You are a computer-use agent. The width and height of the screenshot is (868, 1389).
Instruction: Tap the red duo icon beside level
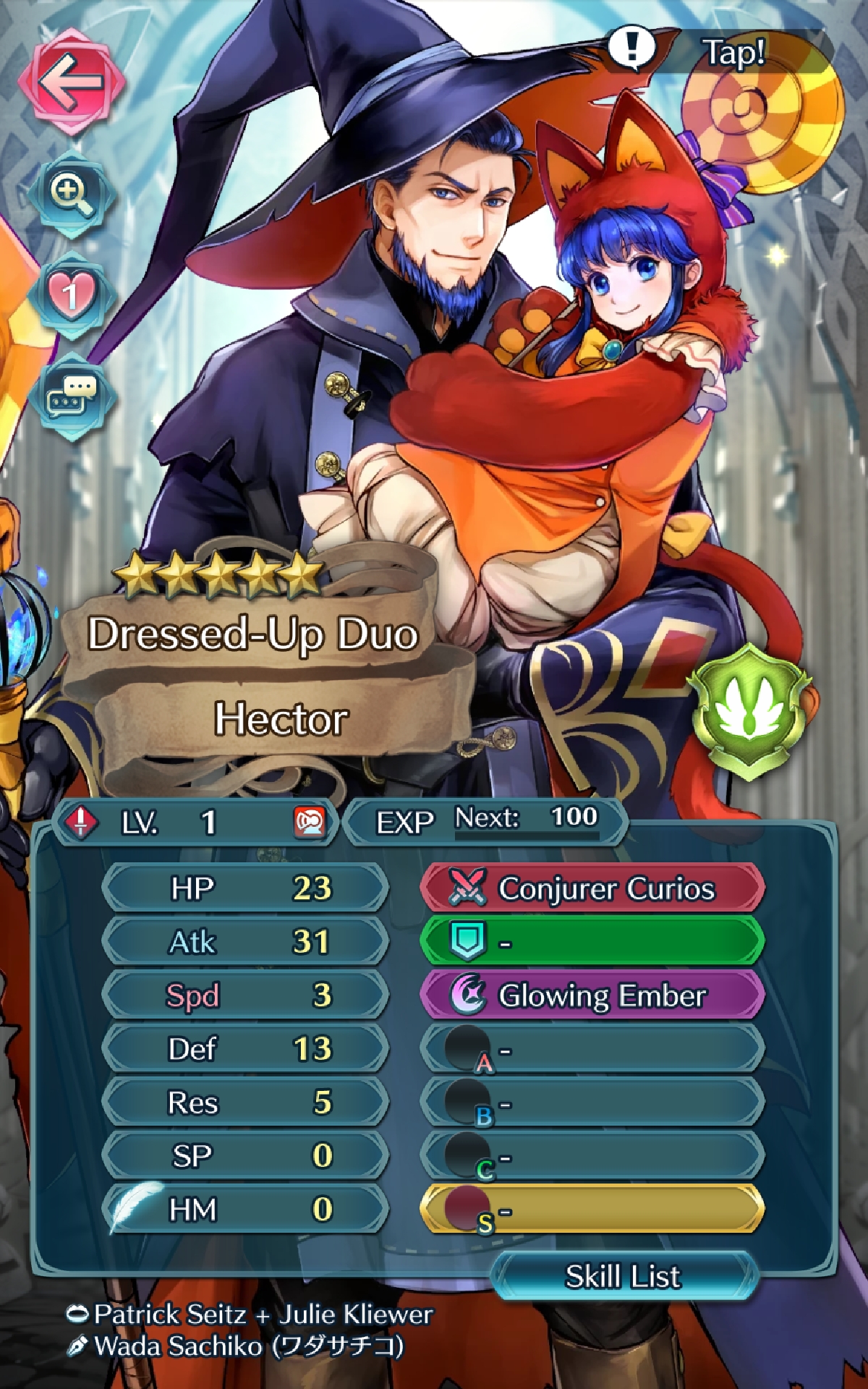[x=310, y=822]
